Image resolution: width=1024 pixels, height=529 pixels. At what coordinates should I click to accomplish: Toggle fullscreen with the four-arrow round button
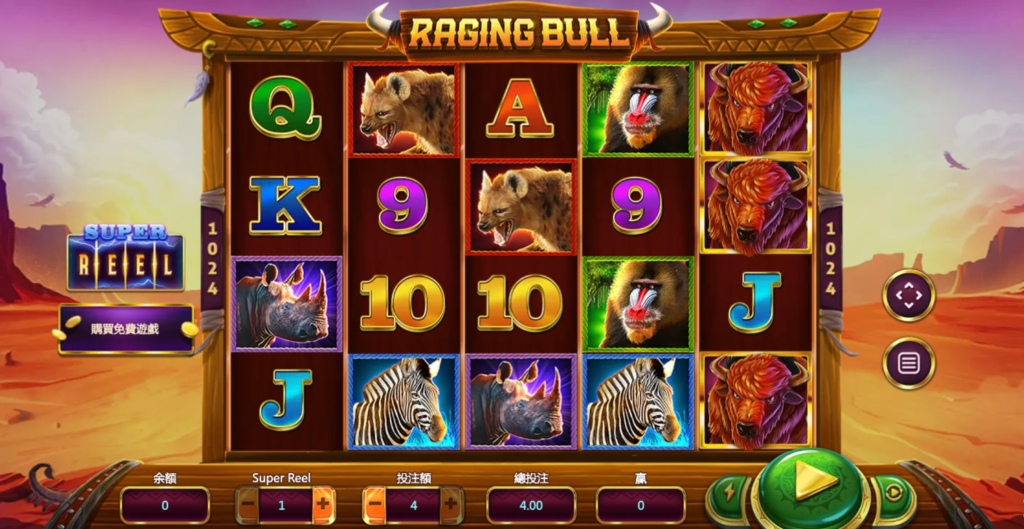click(908, 296)
